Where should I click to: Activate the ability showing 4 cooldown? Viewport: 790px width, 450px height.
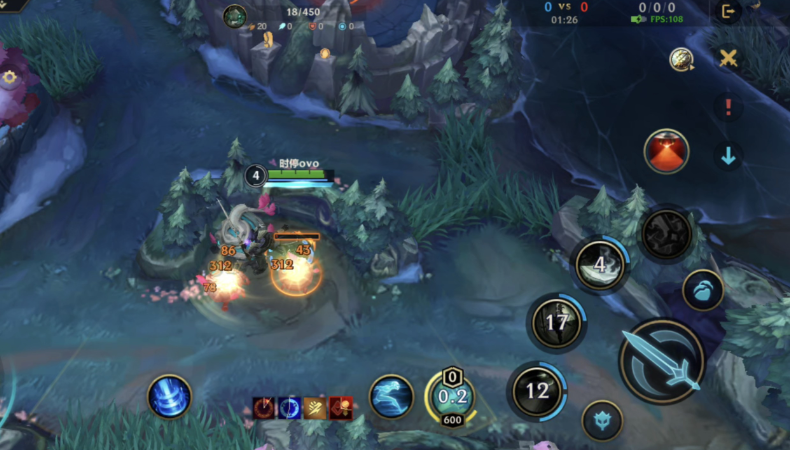tap(601, 265)
